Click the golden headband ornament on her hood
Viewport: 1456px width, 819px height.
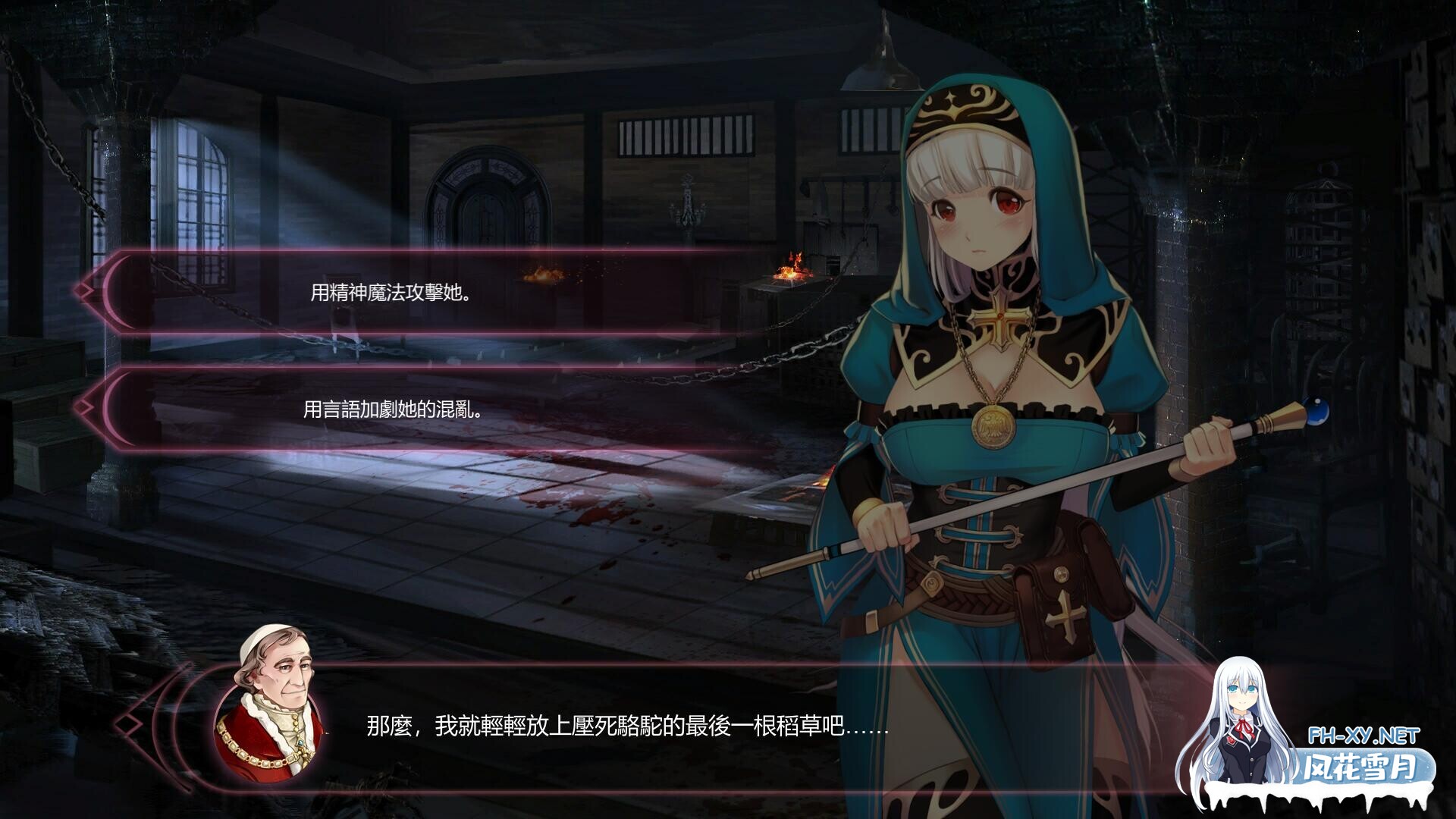950,102
